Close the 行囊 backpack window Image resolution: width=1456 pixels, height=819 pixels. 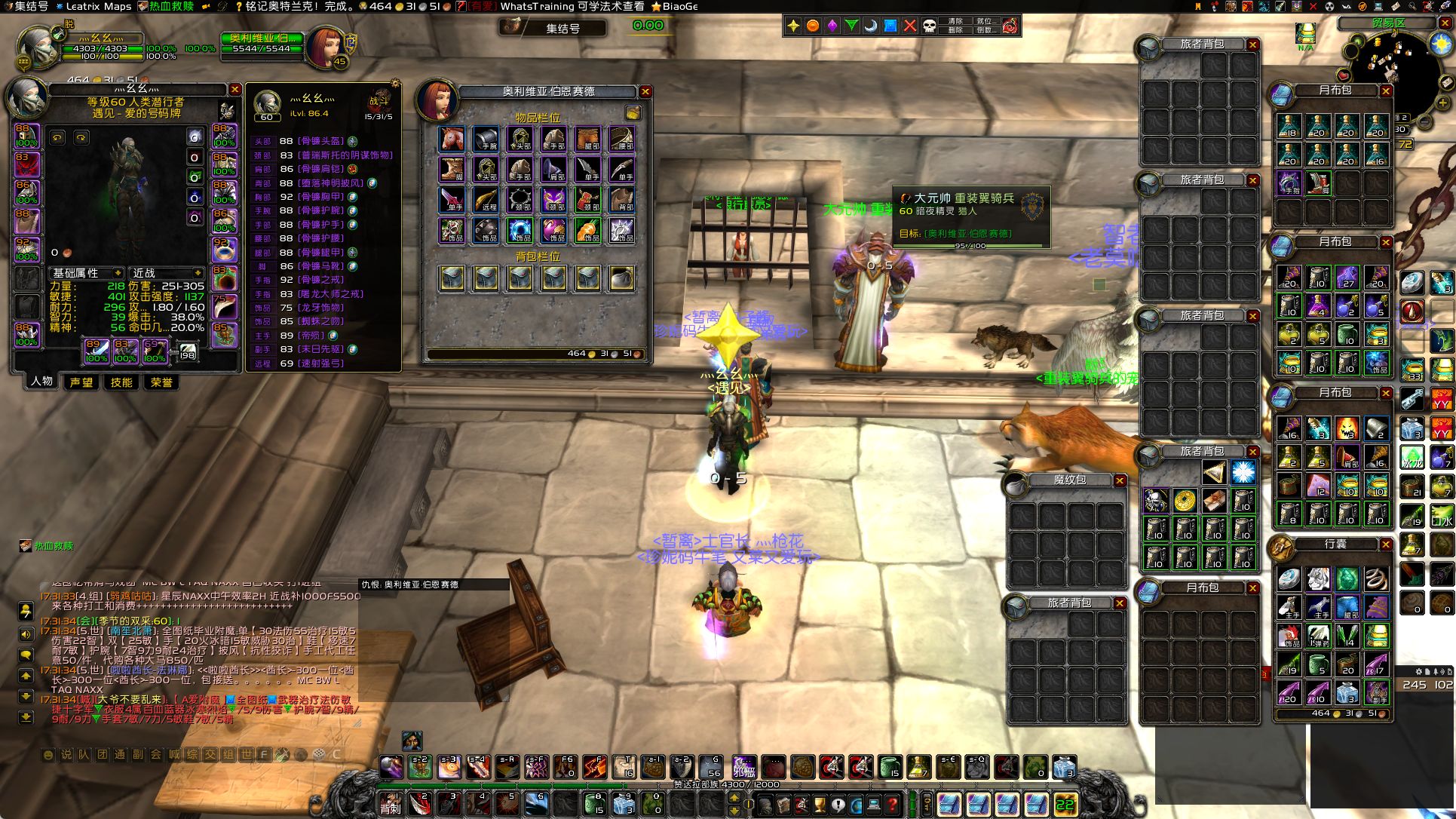point(1386,544)
